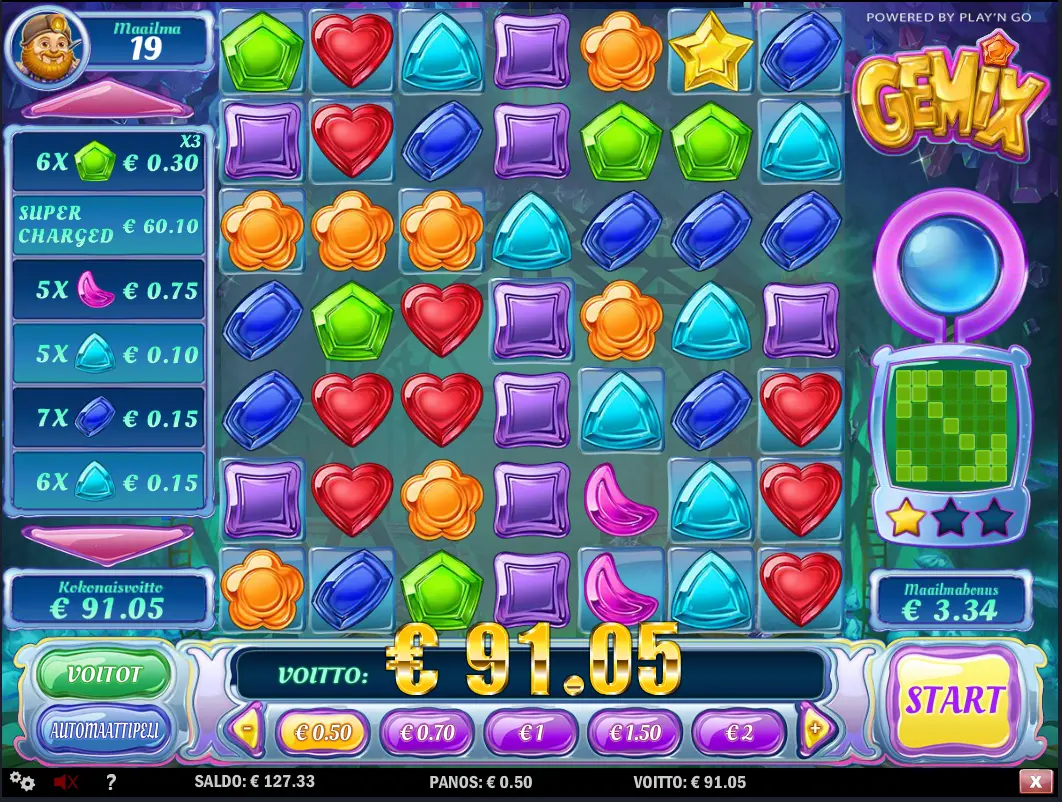Increase the bet with the plus arrow
The width and height of the screenshot is (1062, 802).
tap(815, 731)
